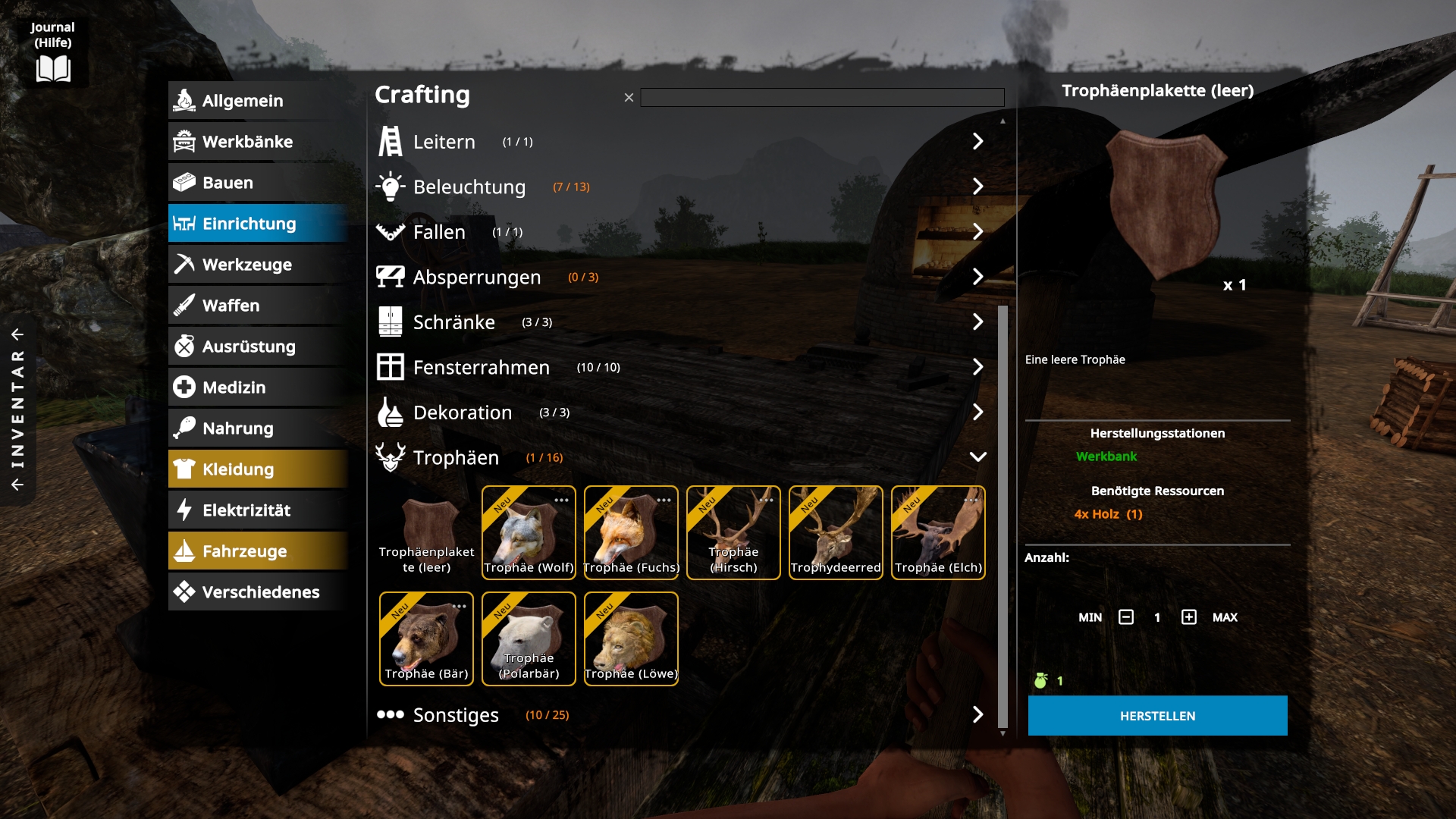Screen dimensions: 1456x819
Task: Select the empty Trophäenplakette recipe
Action: 426,533
